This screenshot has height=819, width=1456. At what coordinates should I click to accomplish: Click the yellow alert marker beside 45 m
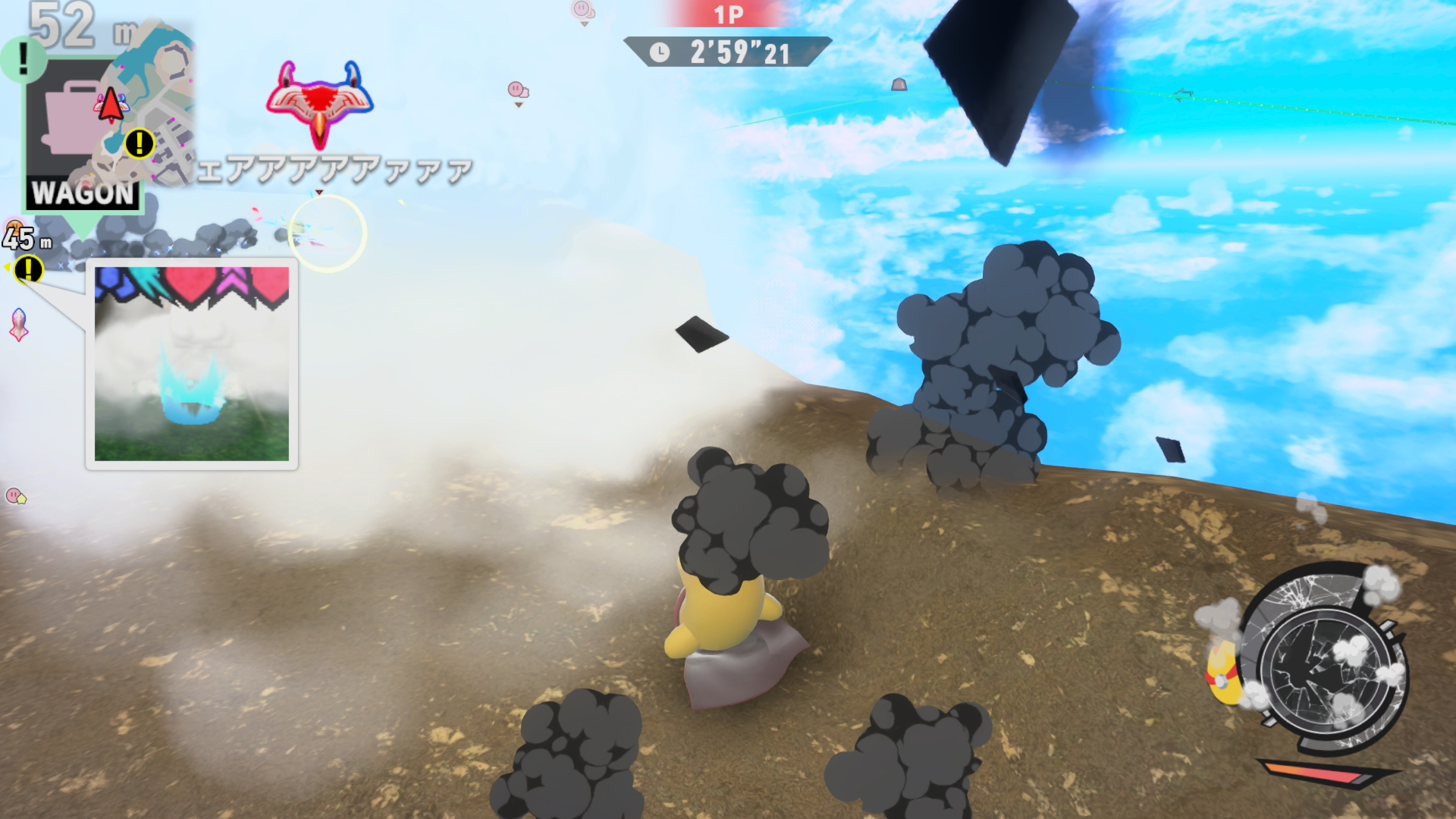(x=29, y=269)
